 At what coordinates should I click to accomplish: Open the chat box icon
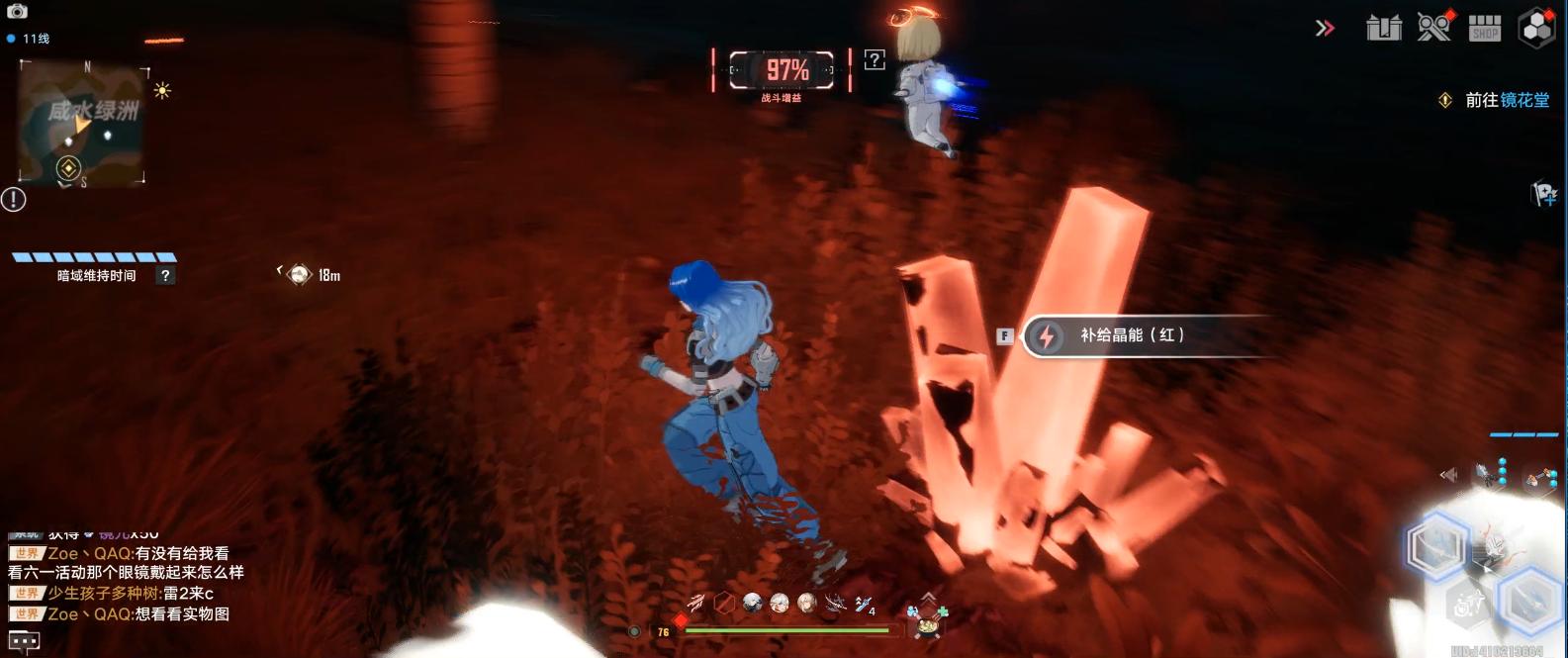click(x=24, y=641)
